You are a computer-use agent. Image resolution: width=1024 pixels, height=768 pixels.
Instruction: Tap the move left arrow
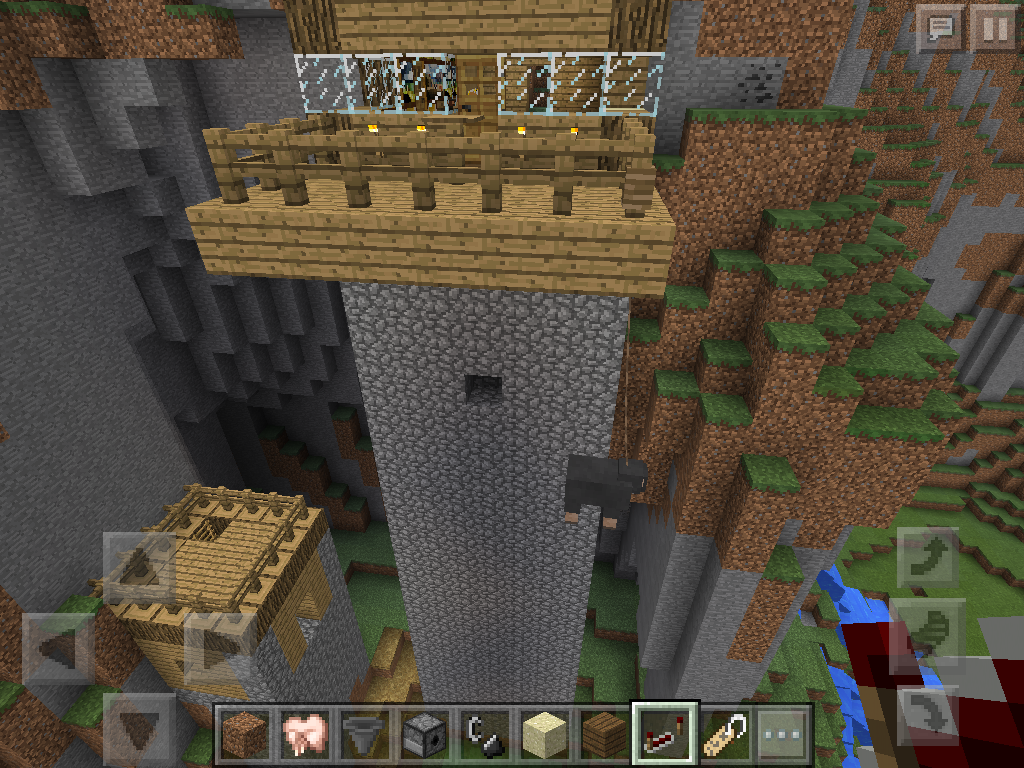(x=57, y=647)
